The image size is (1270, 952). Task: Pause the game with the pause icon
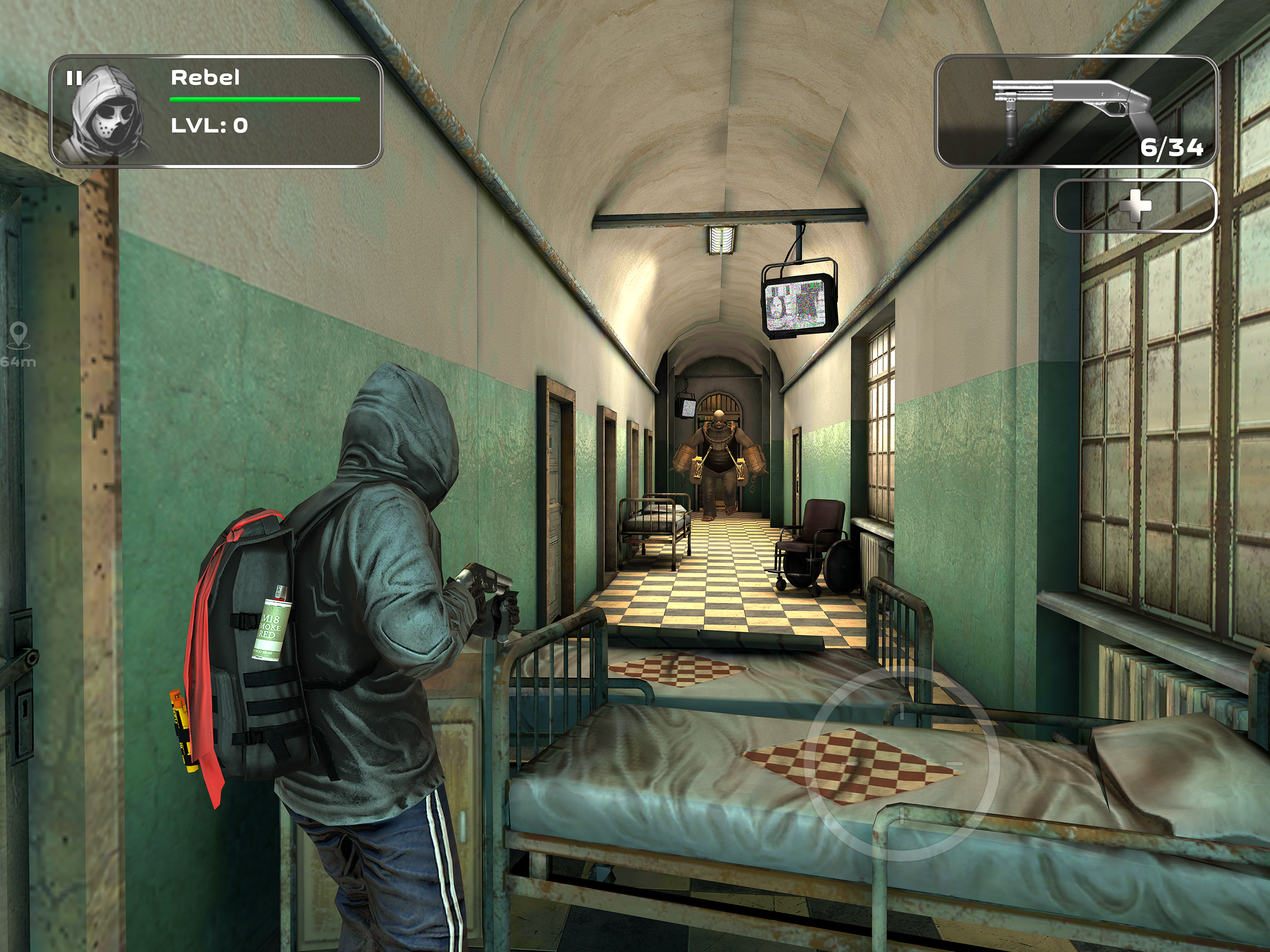pos(74,78)
